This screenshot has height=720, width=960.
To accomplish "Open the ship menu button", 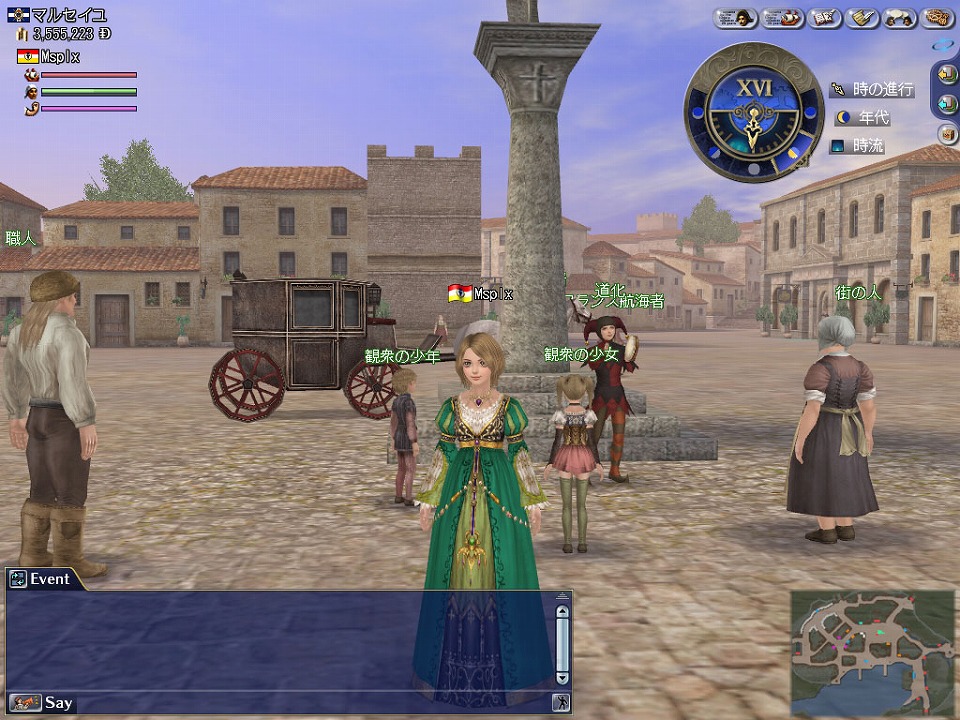I will tap(781, 17).
